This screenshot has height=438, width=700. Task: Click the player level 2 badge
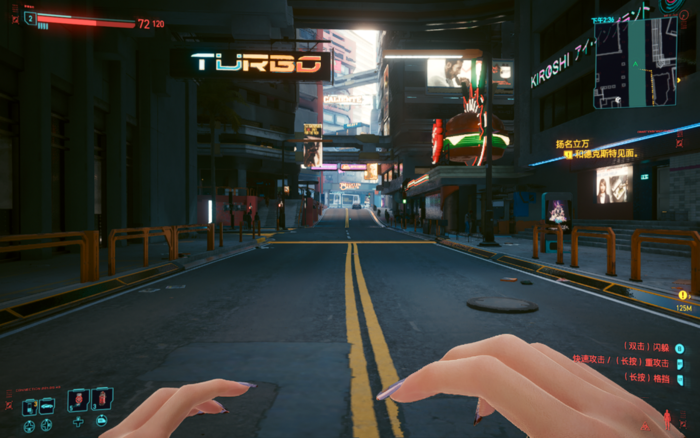pyautogui.click(x=29, y=18)
